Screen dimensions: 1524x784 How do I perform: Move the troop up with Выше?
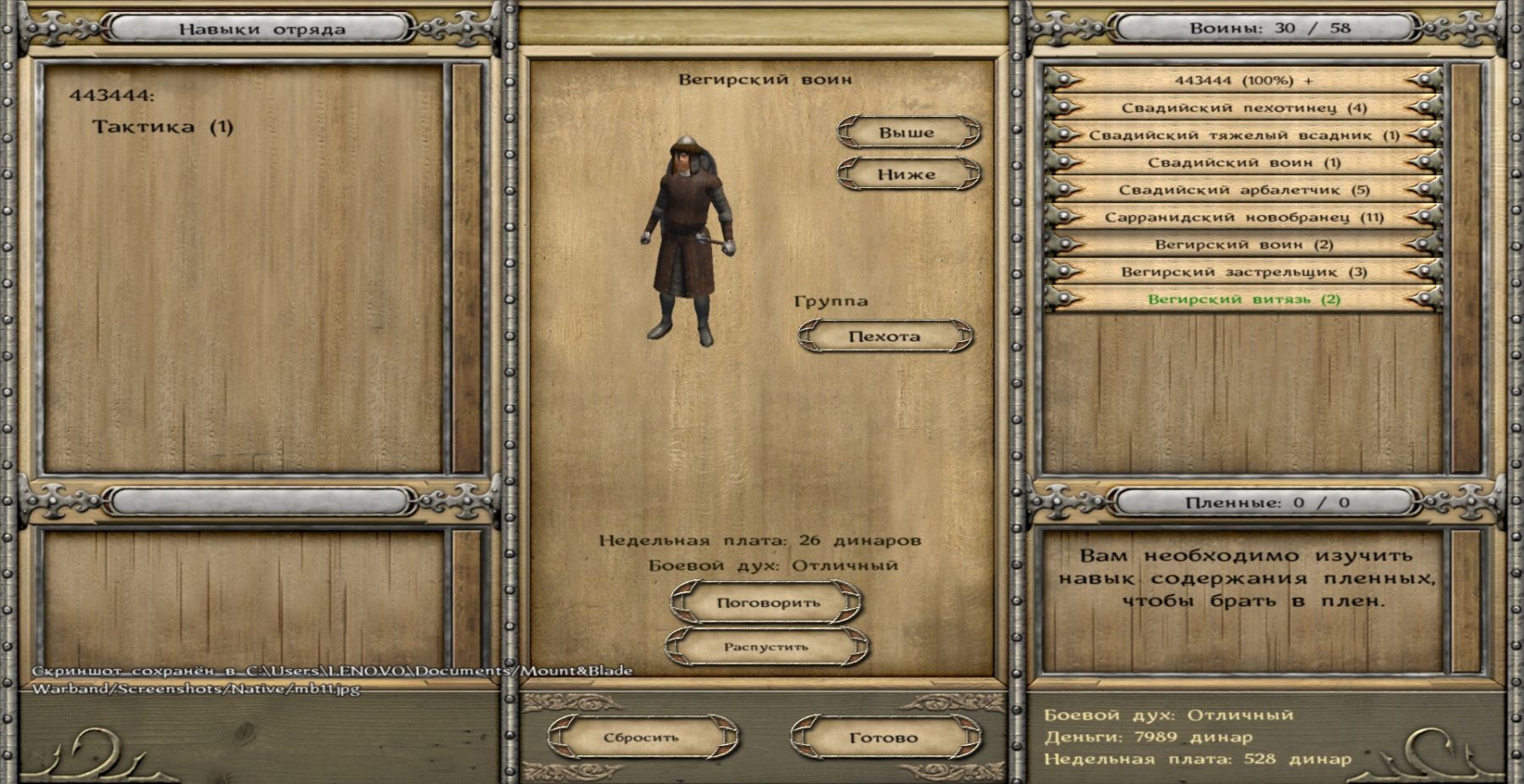click(x=907, y=133)
